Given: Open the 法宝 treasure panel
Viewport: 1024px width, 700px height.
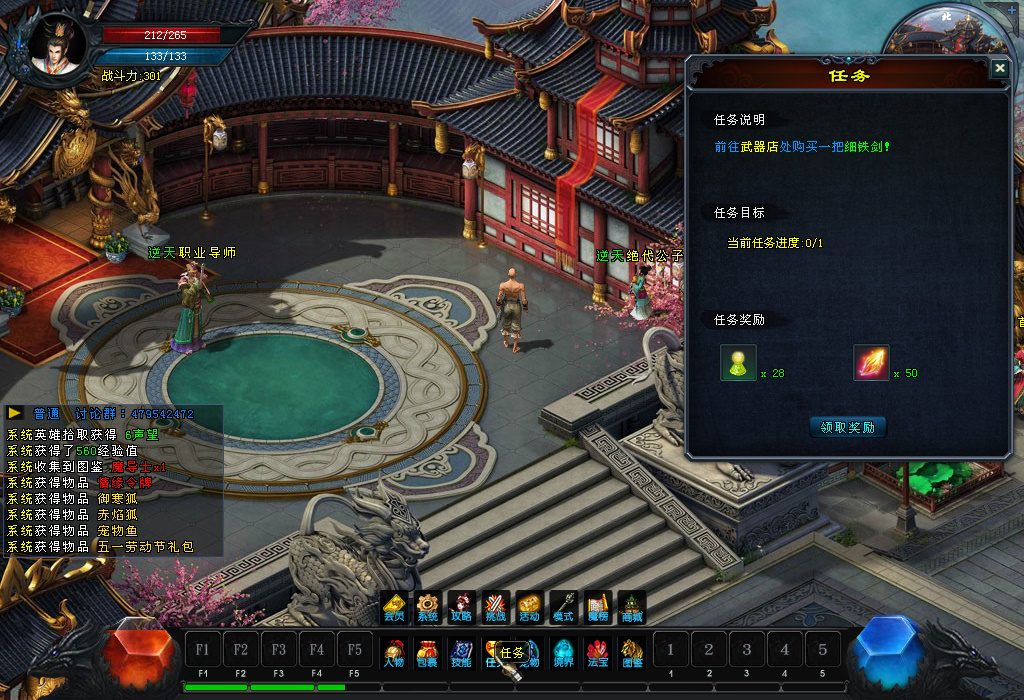Looking at the screenshot, I should pyautogui.click(x=598, y=653).
